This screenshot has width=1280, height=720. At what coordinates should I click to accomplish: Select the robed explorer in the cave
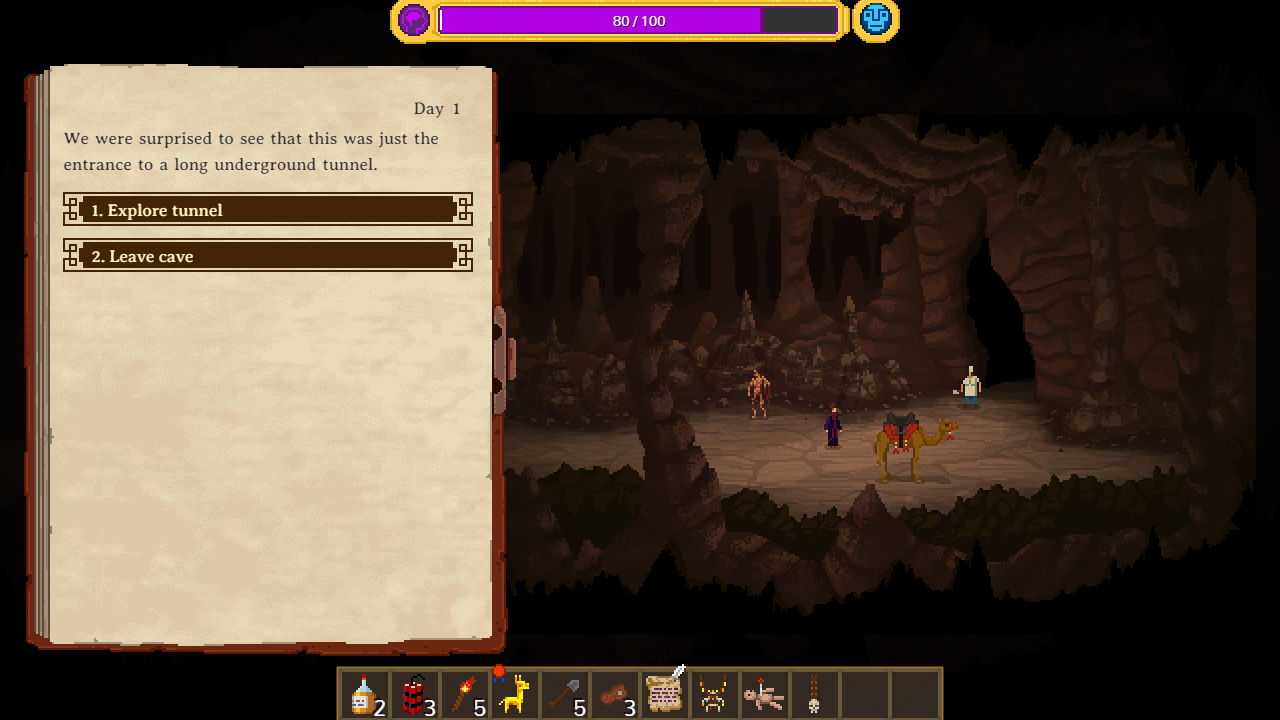pos(831,425)
